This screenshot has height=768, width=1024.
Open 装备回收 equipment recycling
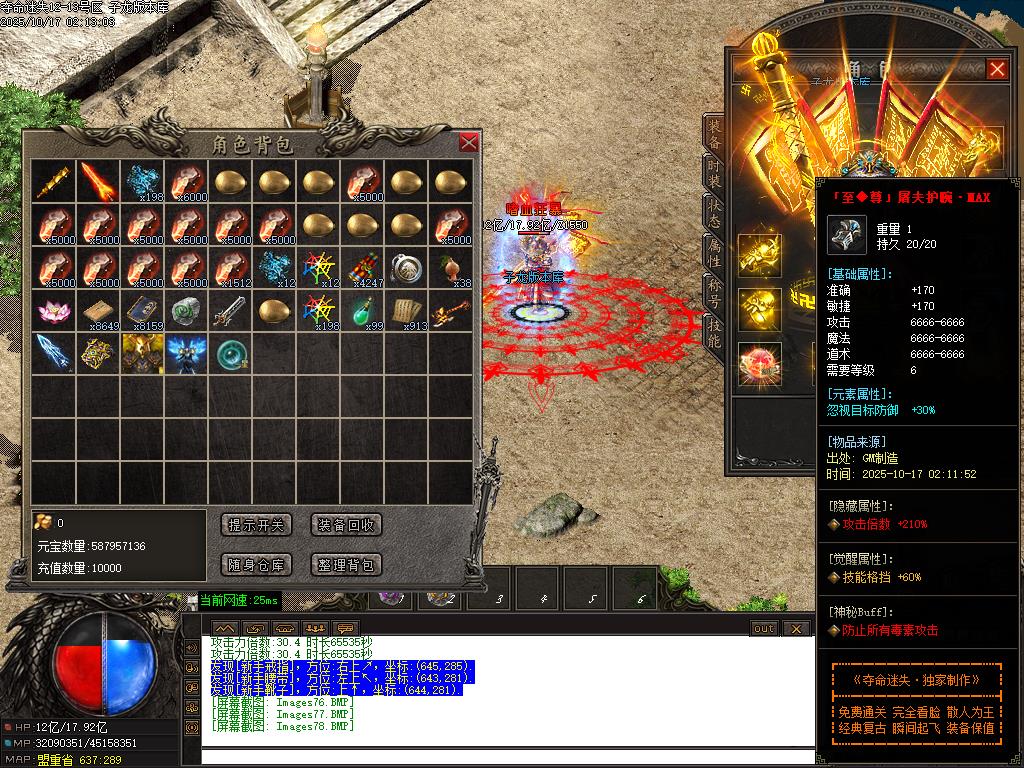click(346, 525)
